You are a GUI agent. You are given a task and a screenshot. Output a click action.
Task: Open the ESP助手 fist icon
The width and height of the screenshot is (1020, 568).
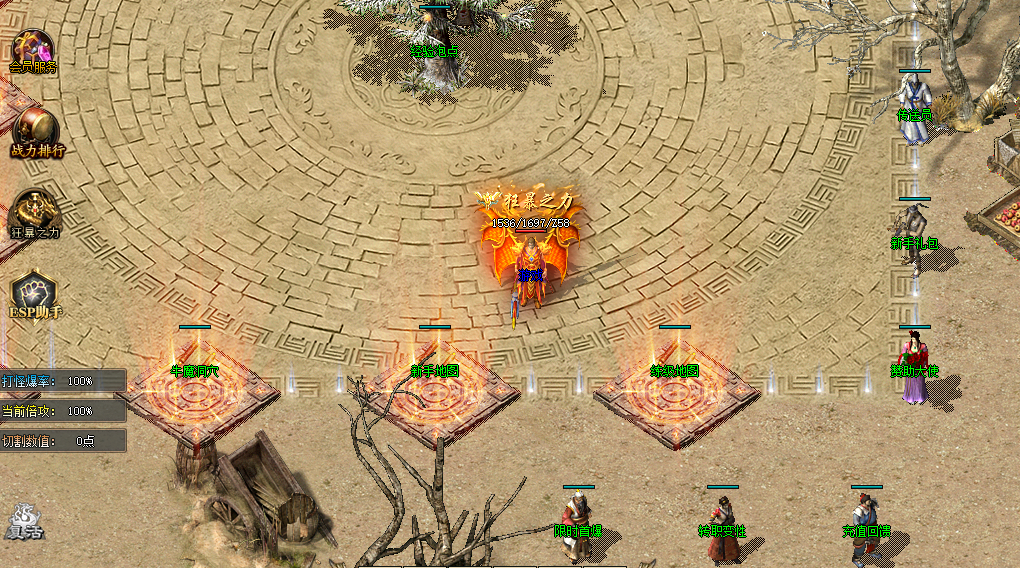point(35,296)
